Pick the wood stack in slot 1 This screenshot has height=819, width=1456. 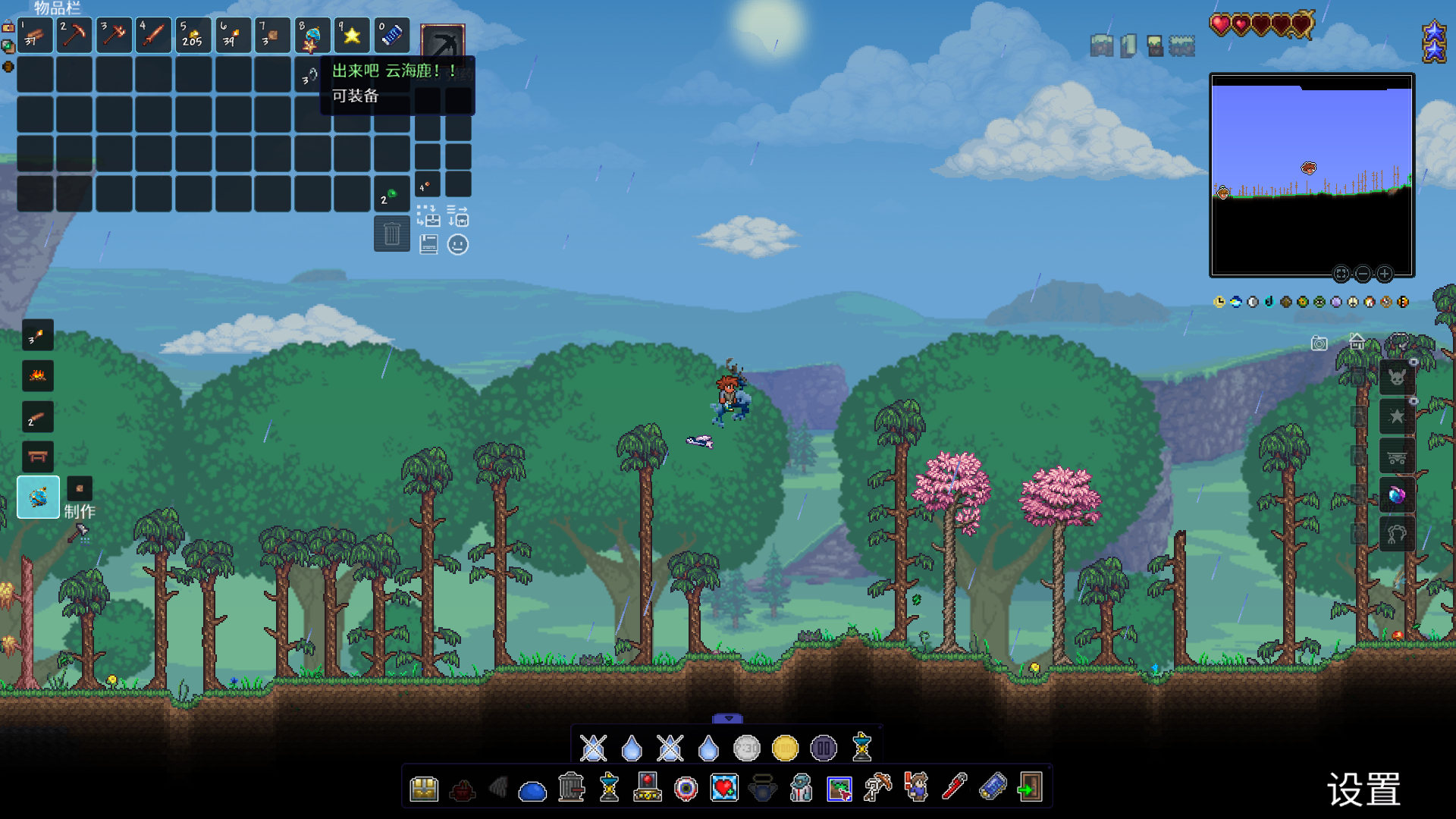(x=35, y=35)
